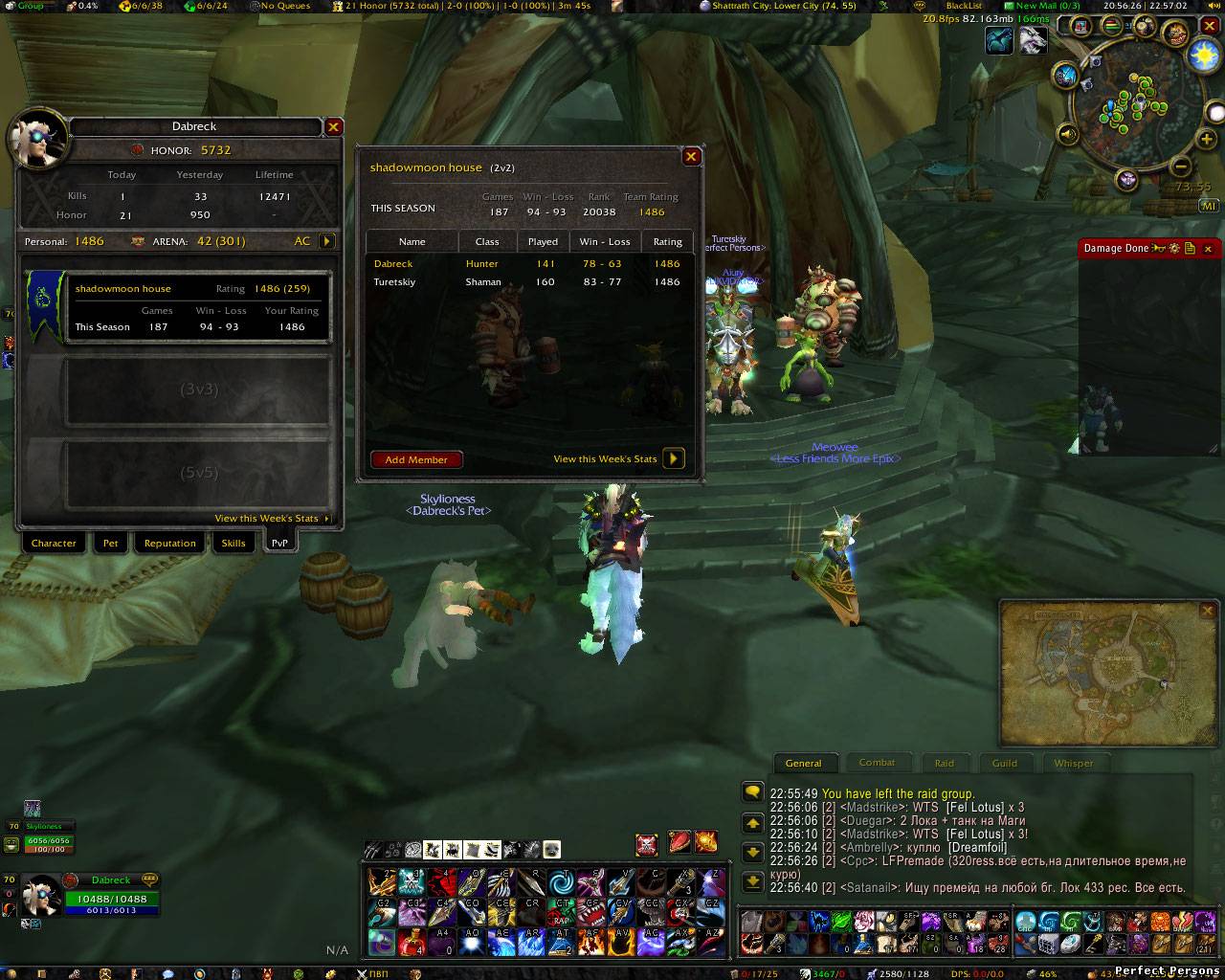
Task: Close the Dabreck character window
Action: click(x=333, y=126)
